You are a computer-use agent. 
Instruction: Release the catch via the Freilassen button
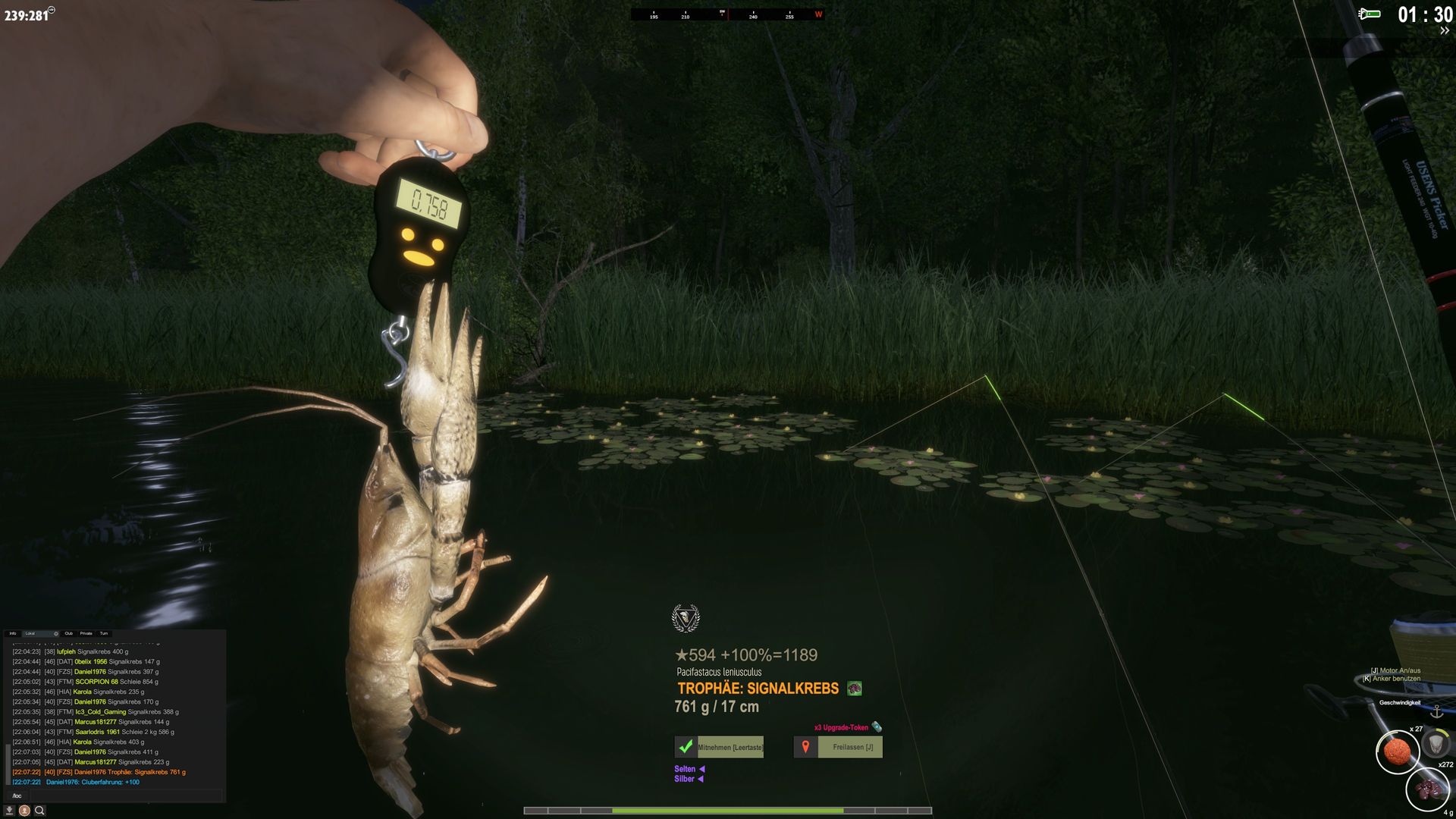(x=838, y=747)
